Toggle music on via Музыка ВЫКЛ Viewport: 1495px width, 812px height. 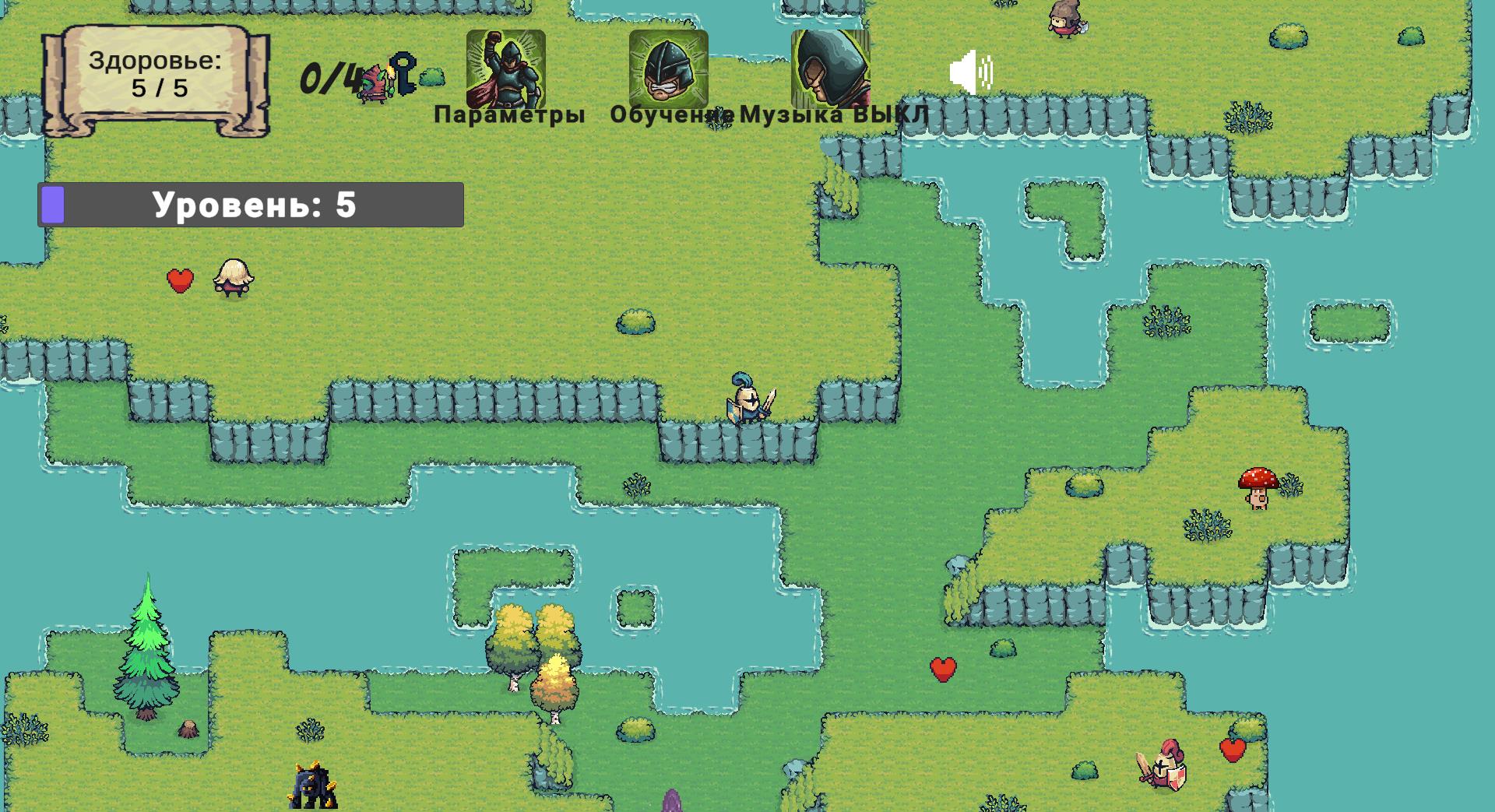tap(832, 114)
